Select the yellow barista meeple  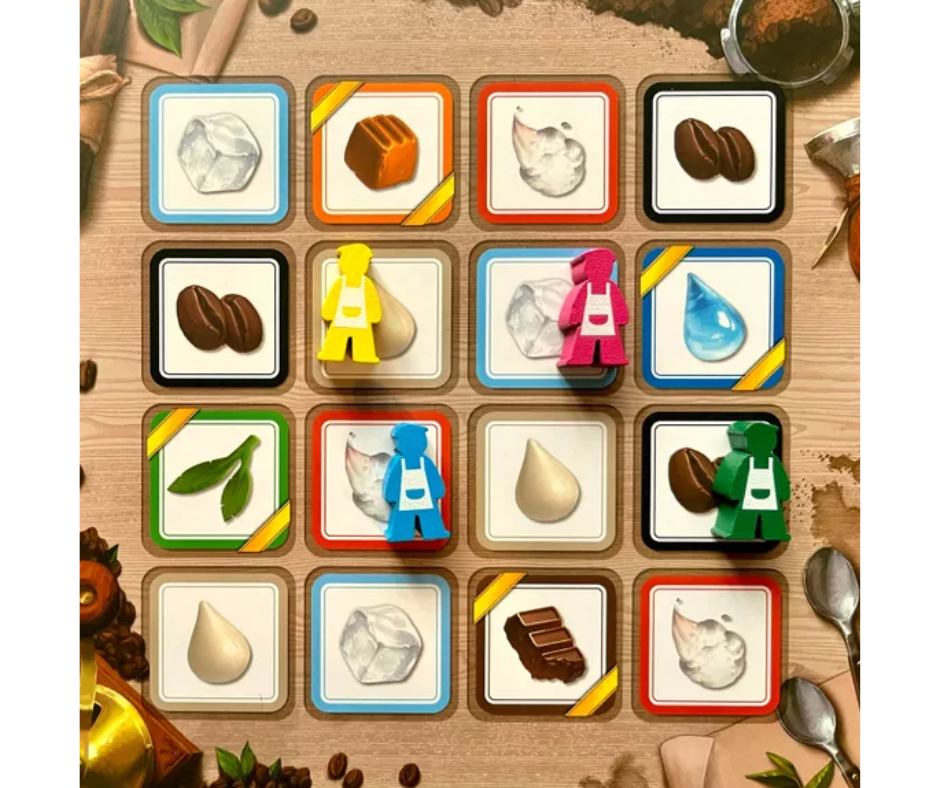[349, 303]
